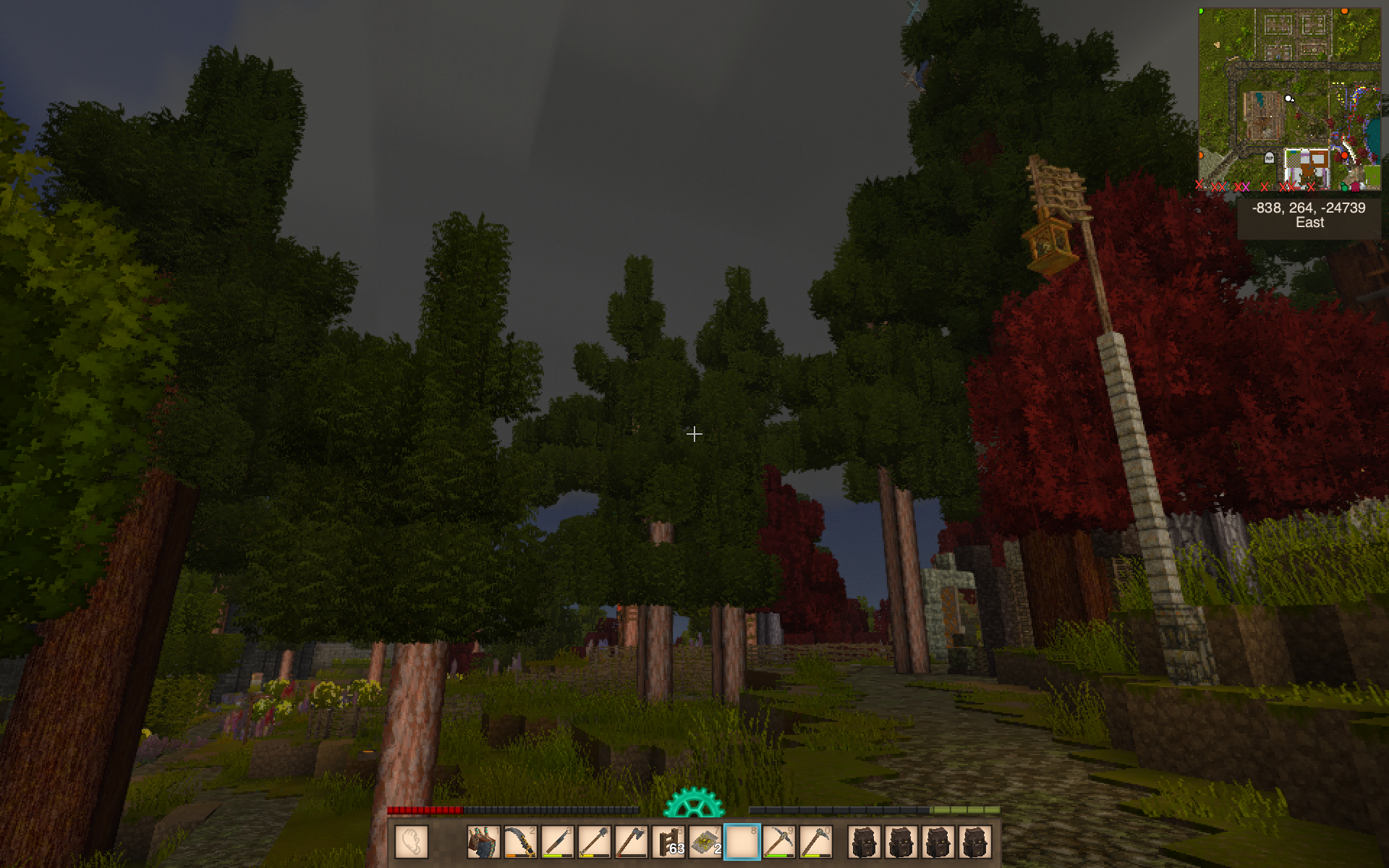Click the highlighted empty hotbar slot 8
This screenshot has width=1389, height=868.
click(x=742, y=842)
